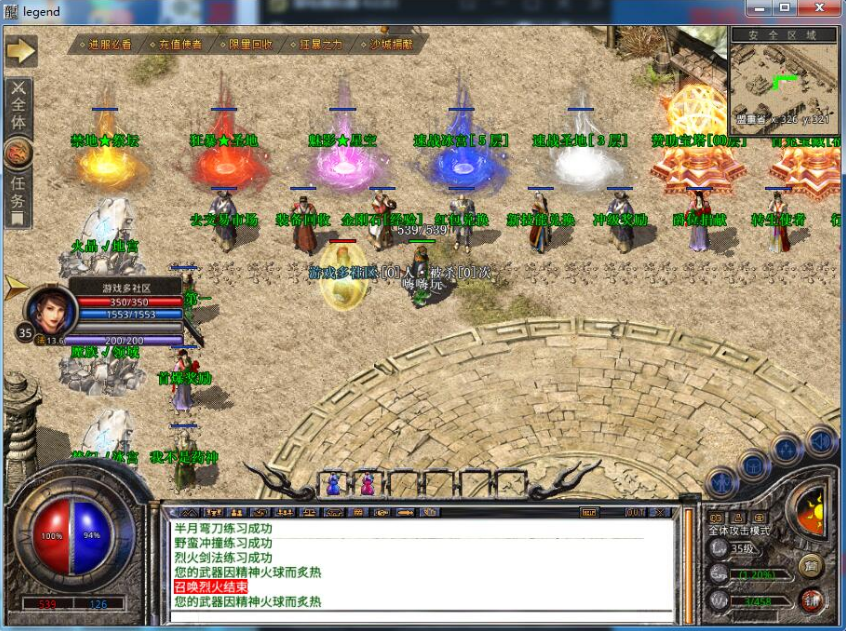This screenshot has height=631, width=846.
Task: Open the 充值使者 top menu entry
Action: pyautogui.click(x=180, y=44)
